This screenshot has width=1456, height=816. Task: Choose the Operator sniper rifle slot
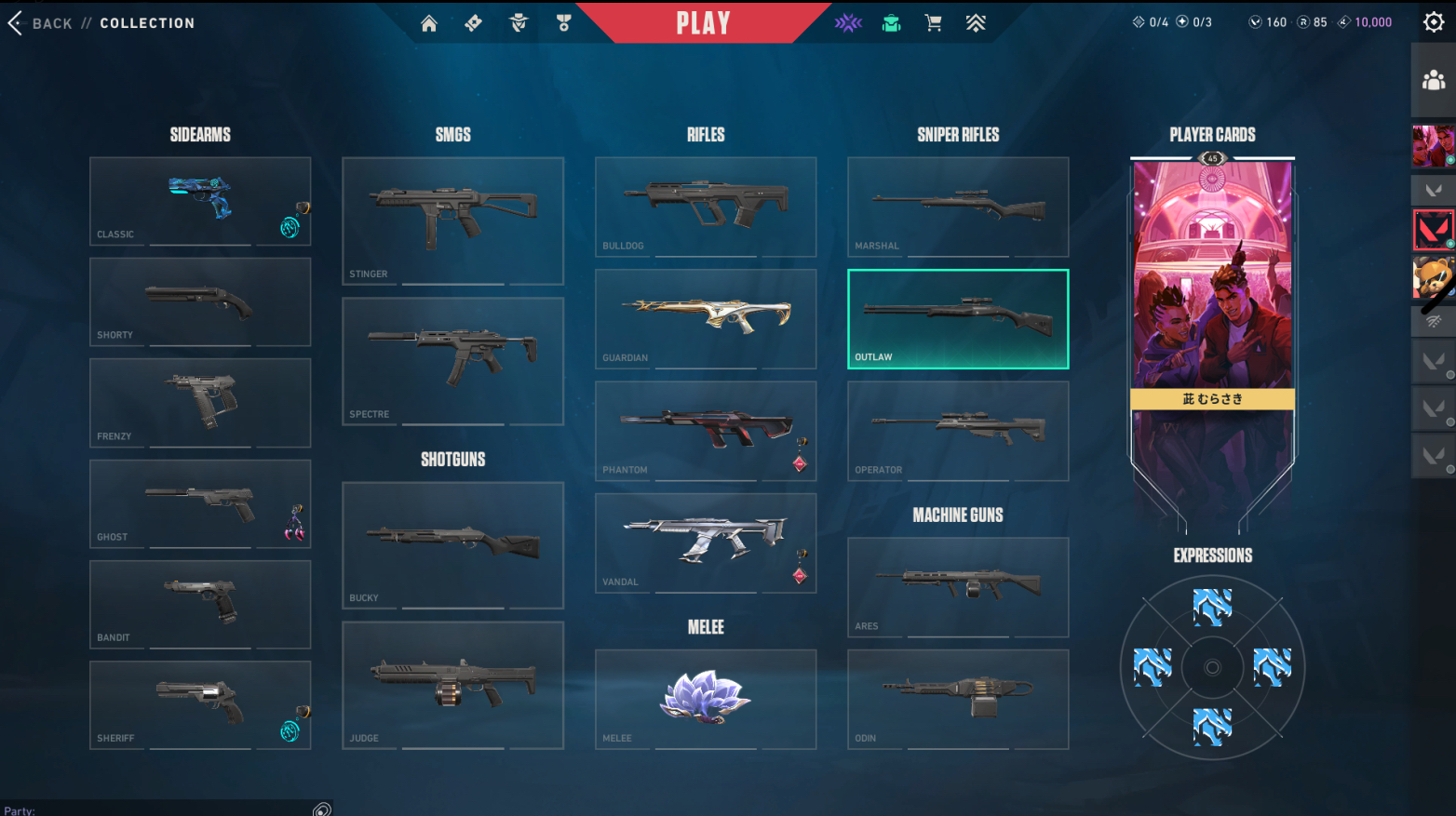(958, 431)
